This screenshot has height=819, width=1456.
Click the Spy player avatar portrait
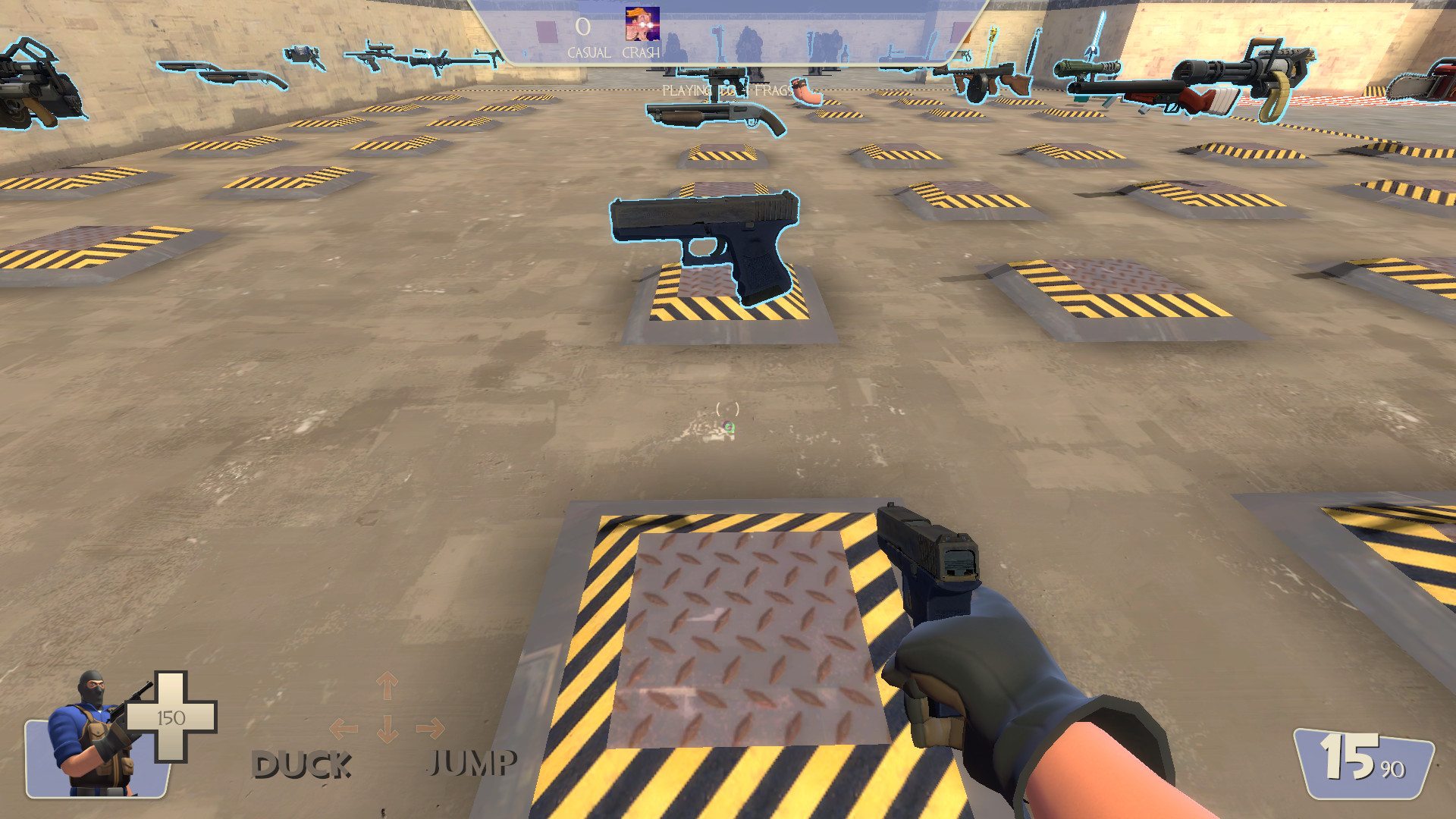point(87,739)
